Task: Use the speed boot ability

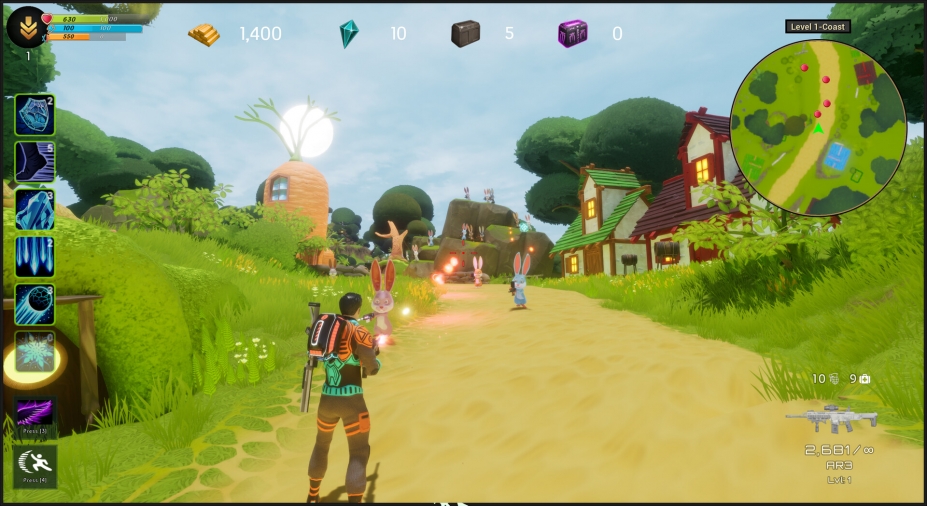Action: tap(35, 162)
